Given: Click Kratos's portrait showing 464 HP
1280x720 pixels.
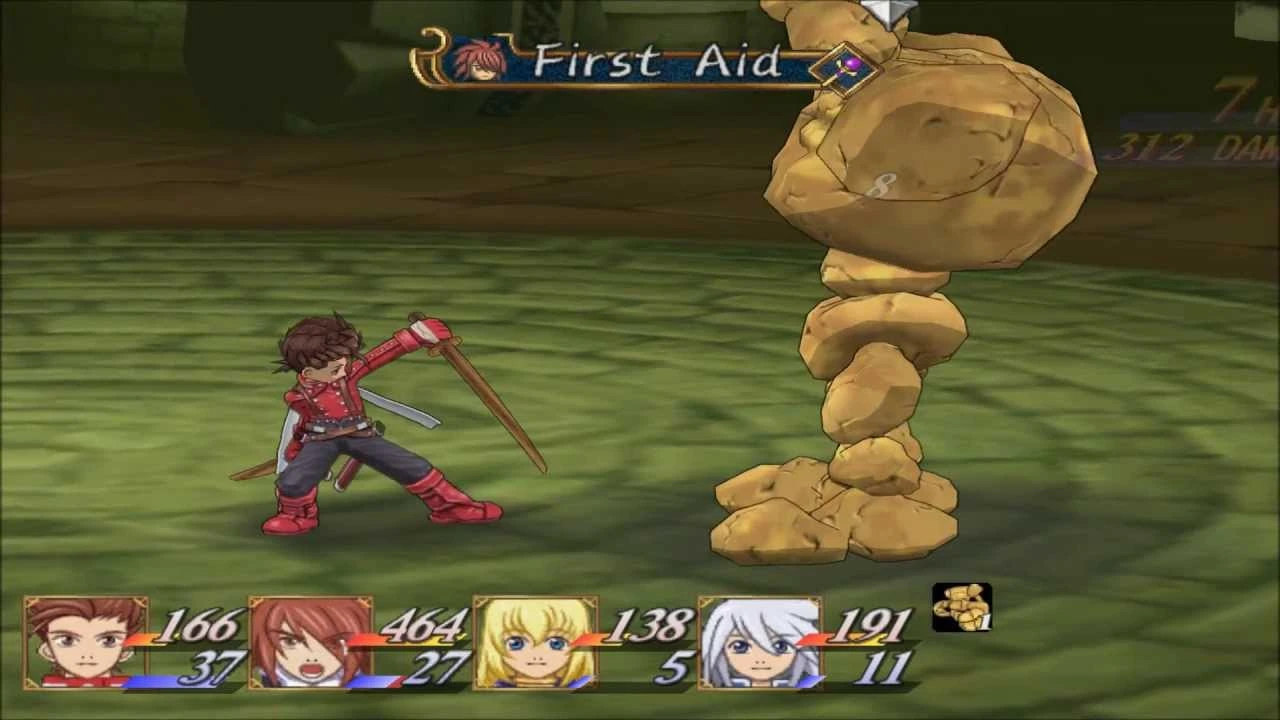Looking at the screenshot, I should (x=310, y=645).
